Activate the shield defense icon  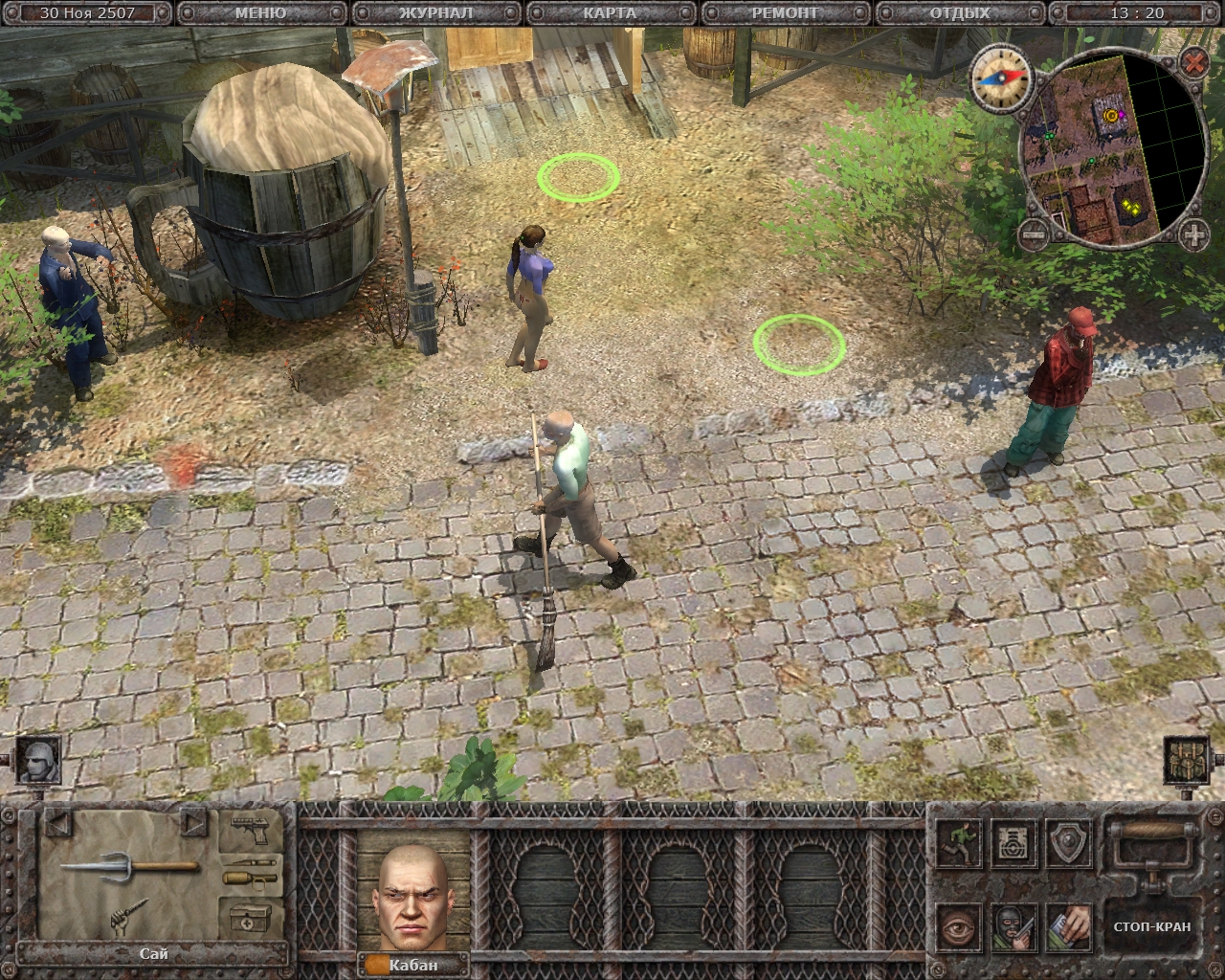pyautogui.click(x=1069, y=842)
